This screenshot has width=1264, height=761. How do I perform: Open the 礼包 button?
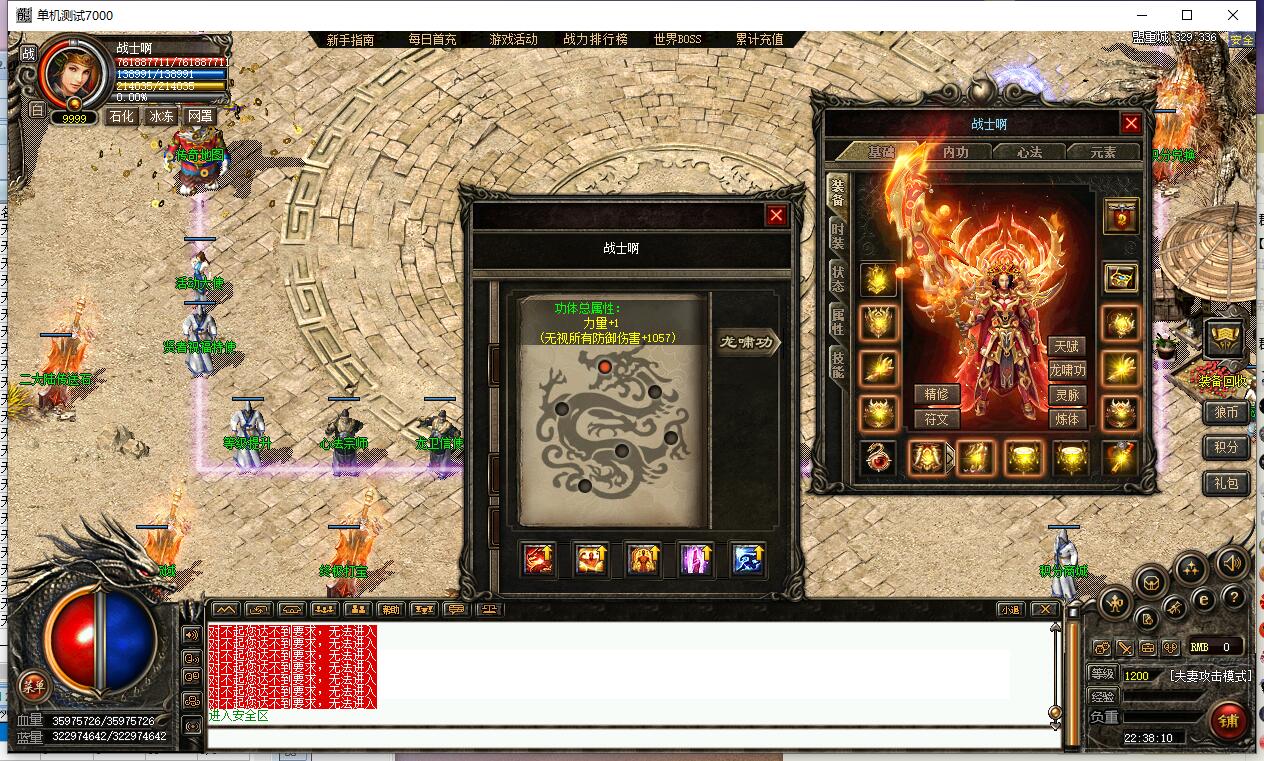1226,483
